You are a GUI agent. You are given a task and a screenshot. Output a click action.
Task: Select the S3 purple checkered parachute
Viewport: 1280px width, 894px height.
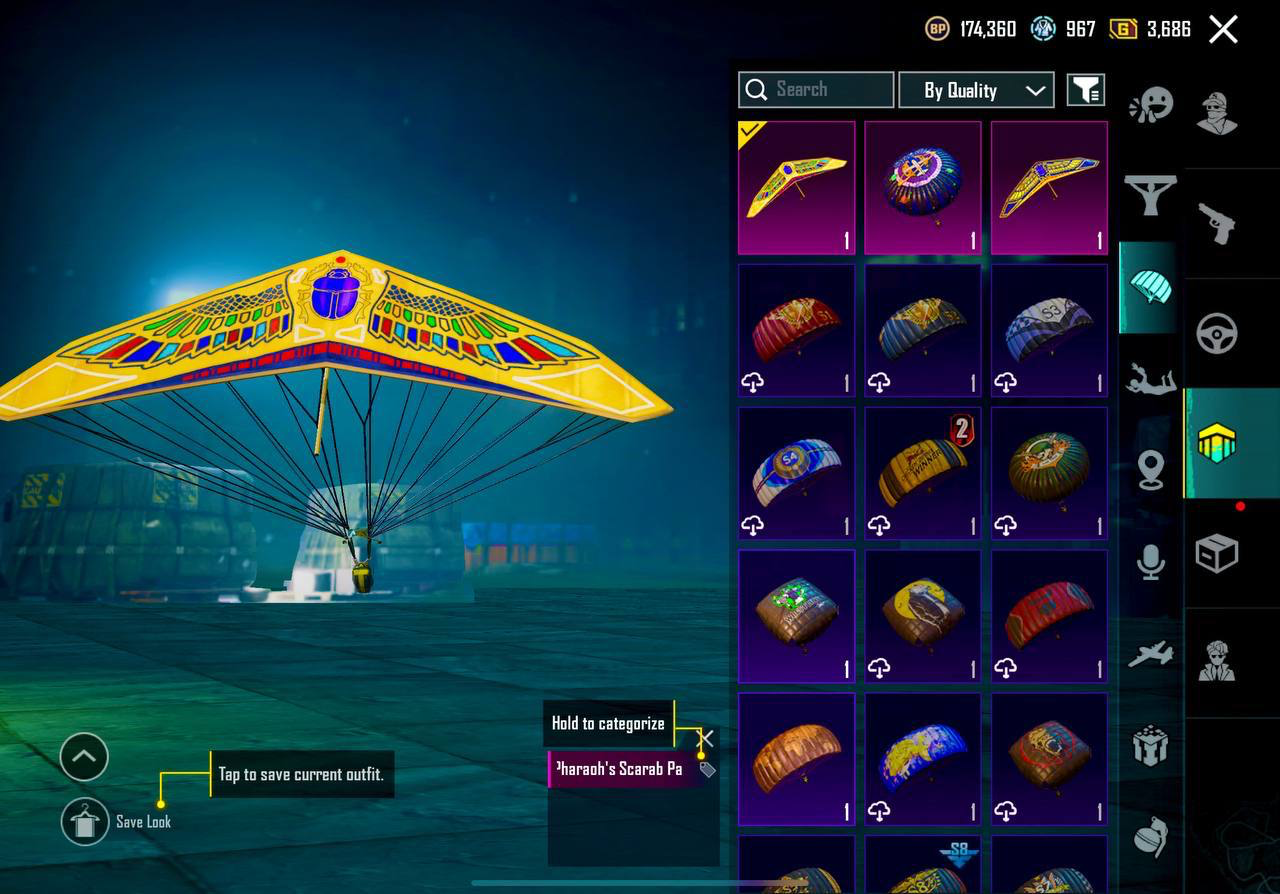(x=1049, y=330)
